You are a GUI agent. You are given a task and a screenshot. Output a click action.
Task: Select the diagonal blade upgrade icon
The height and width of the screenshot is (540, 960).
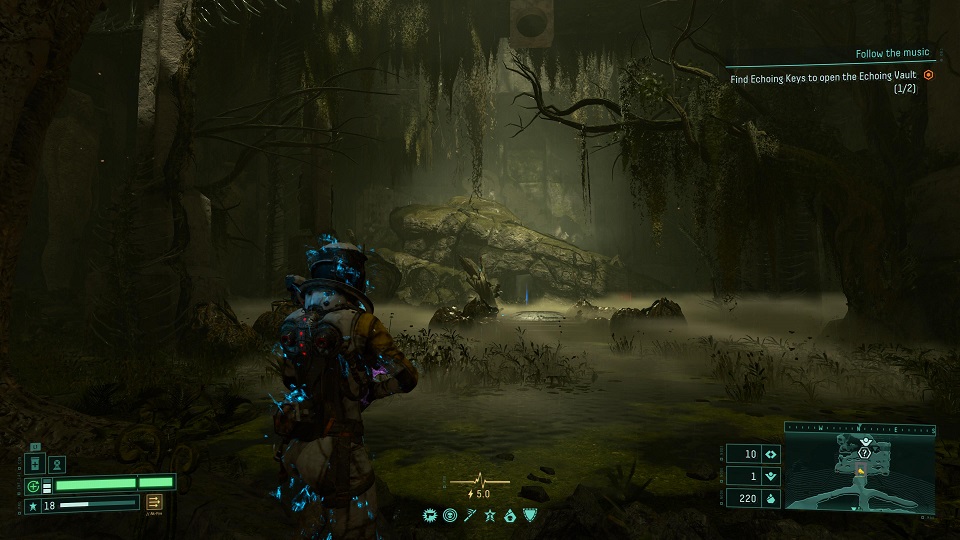coord(470,516)
